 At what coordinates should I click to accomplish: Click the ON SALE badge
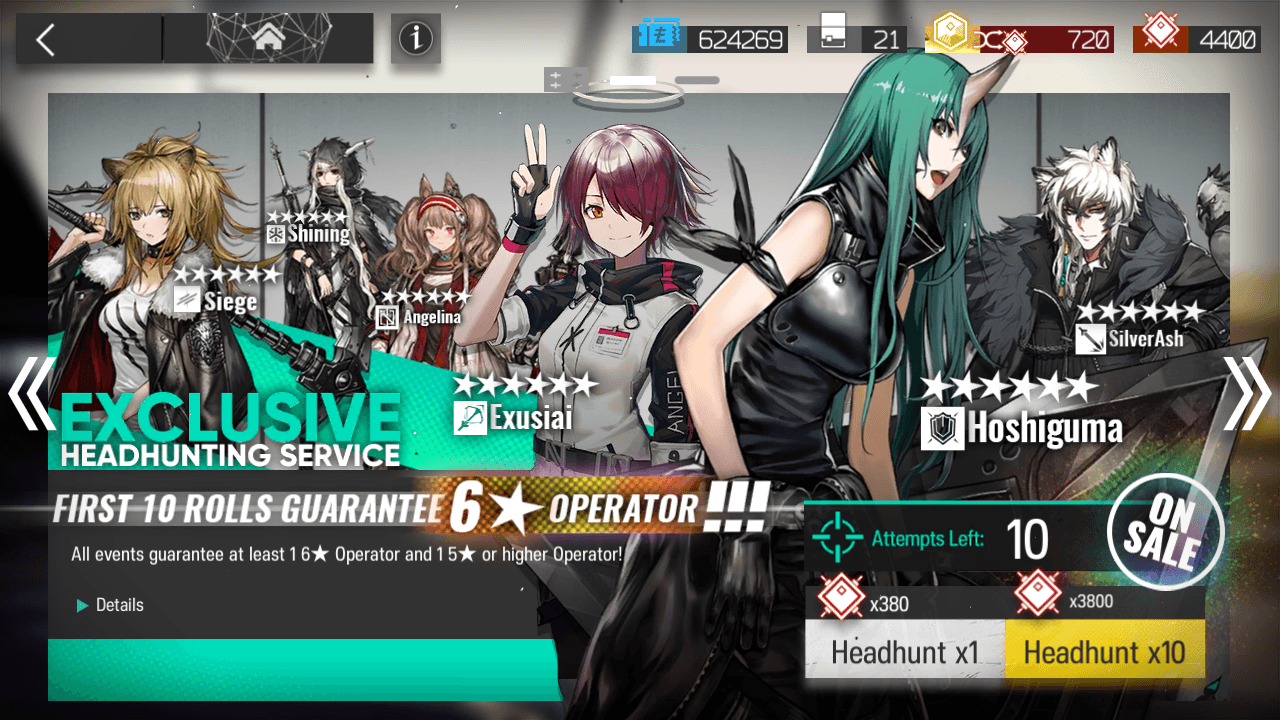point(1165,531)
